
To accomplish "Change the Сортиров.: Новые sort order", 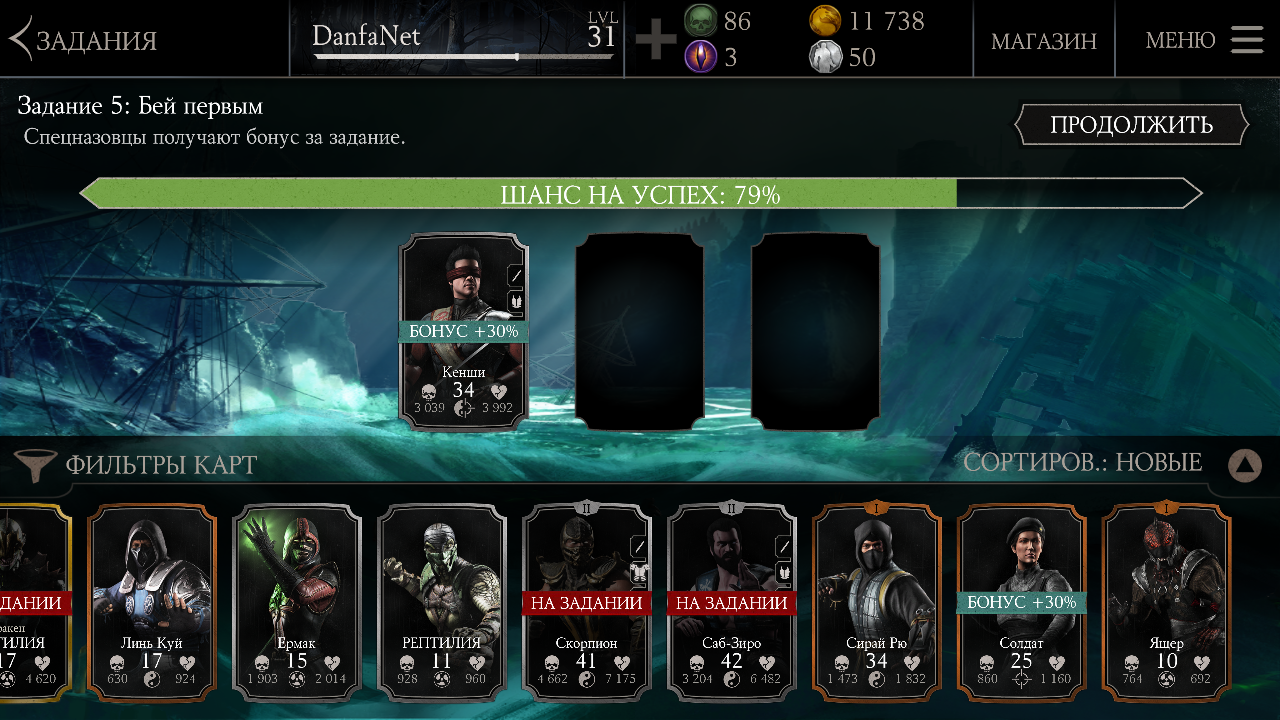I will click(x=1082, y=463).
